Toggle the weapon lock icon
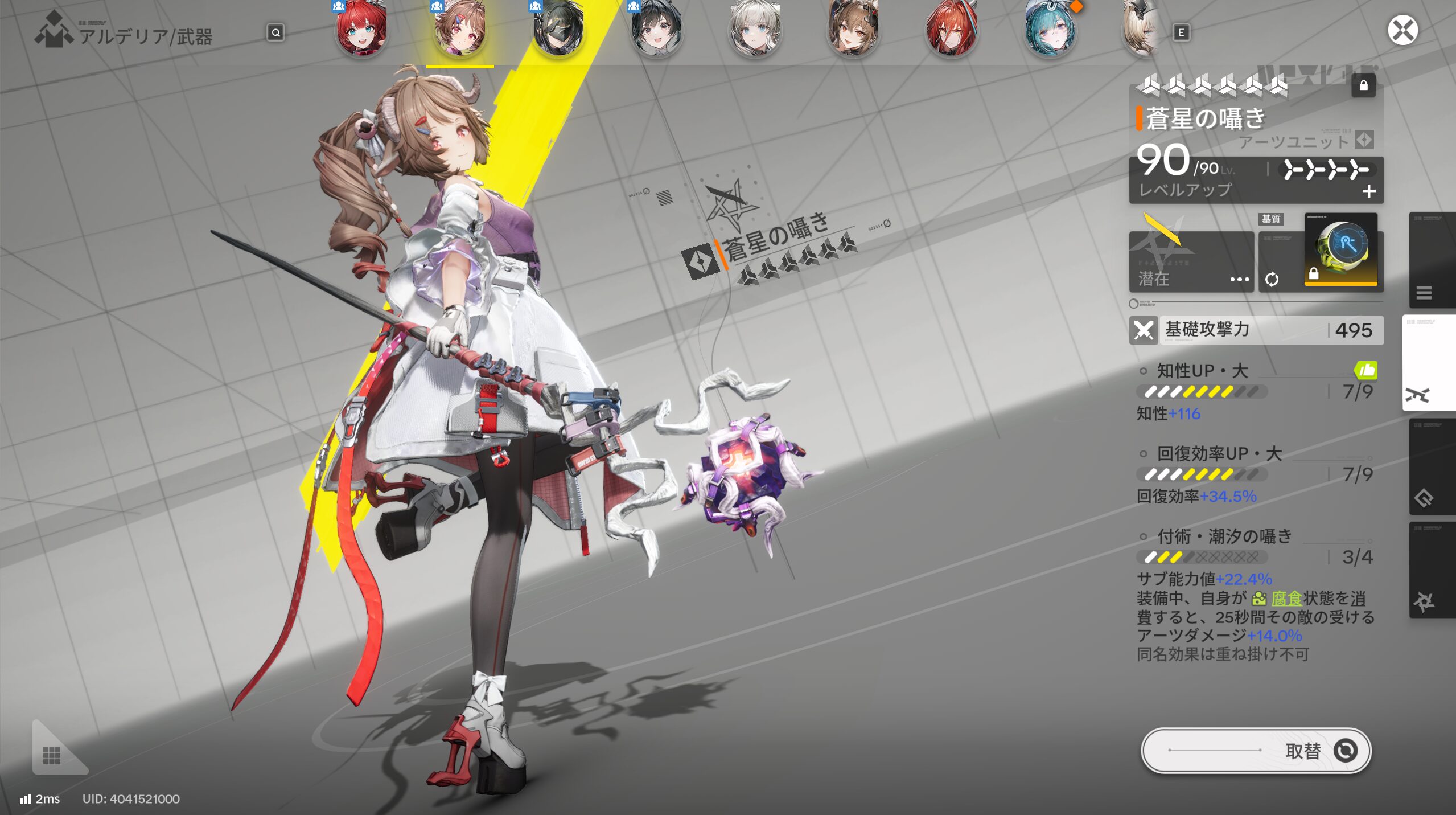This screenshot has height=815, width=1456. click(x=1363, y=86)
